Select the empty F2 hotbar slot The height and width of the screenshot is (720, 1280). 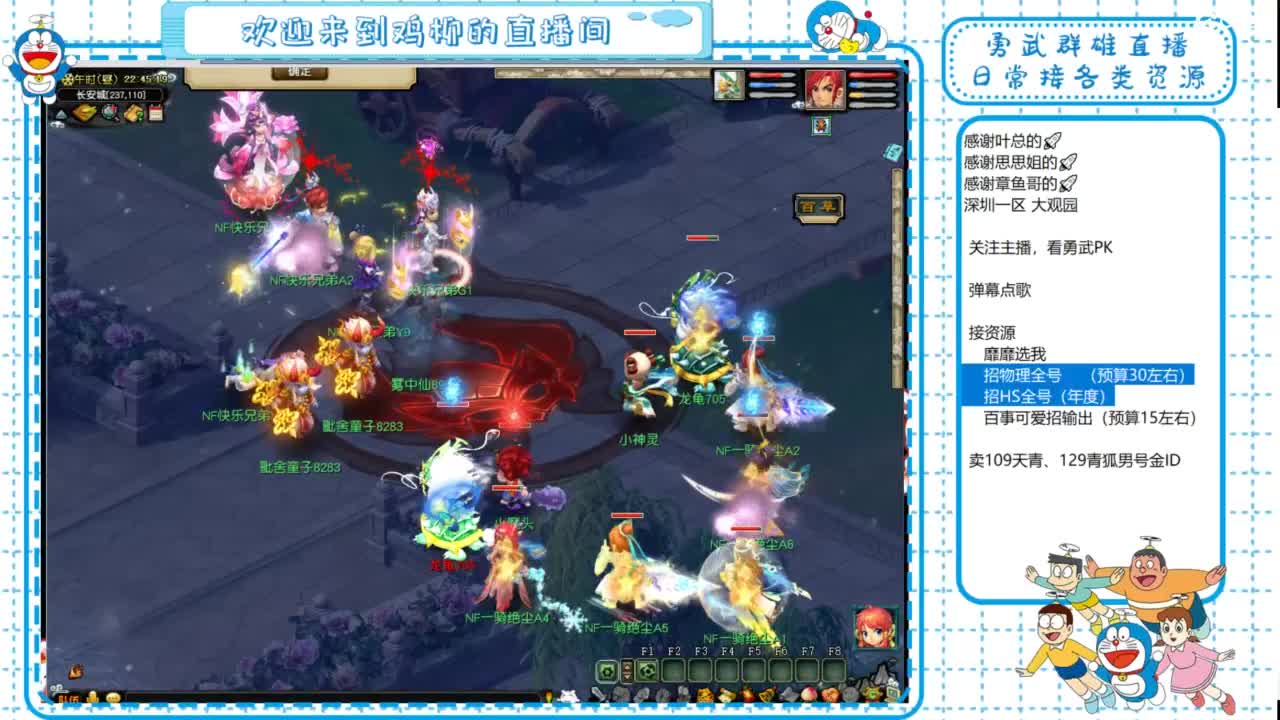[x=674, y=669]
